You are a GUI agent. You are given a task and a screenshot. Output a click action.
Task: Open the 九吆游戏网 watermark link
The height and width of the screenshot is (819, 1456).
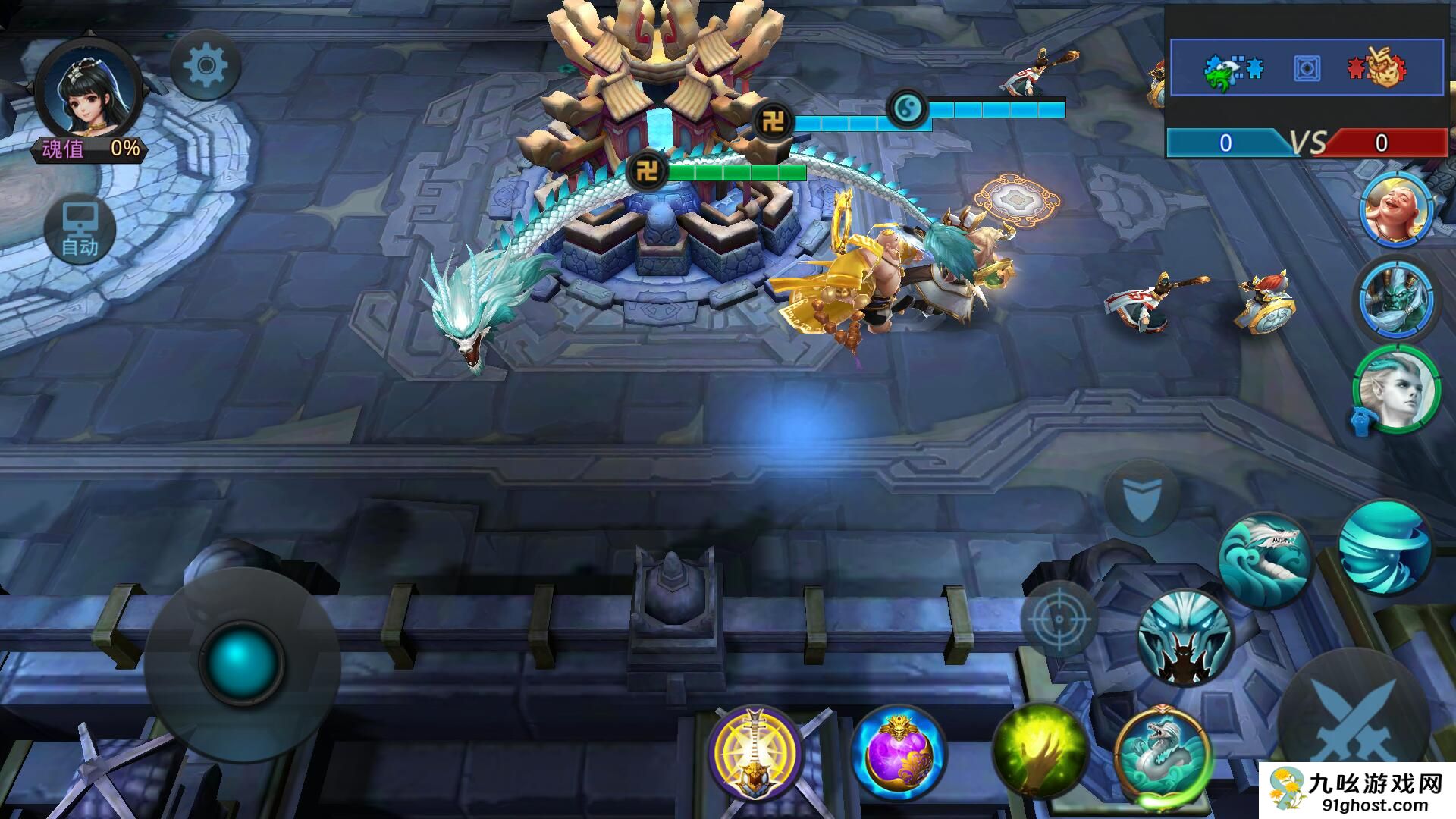click(1357, 791)
